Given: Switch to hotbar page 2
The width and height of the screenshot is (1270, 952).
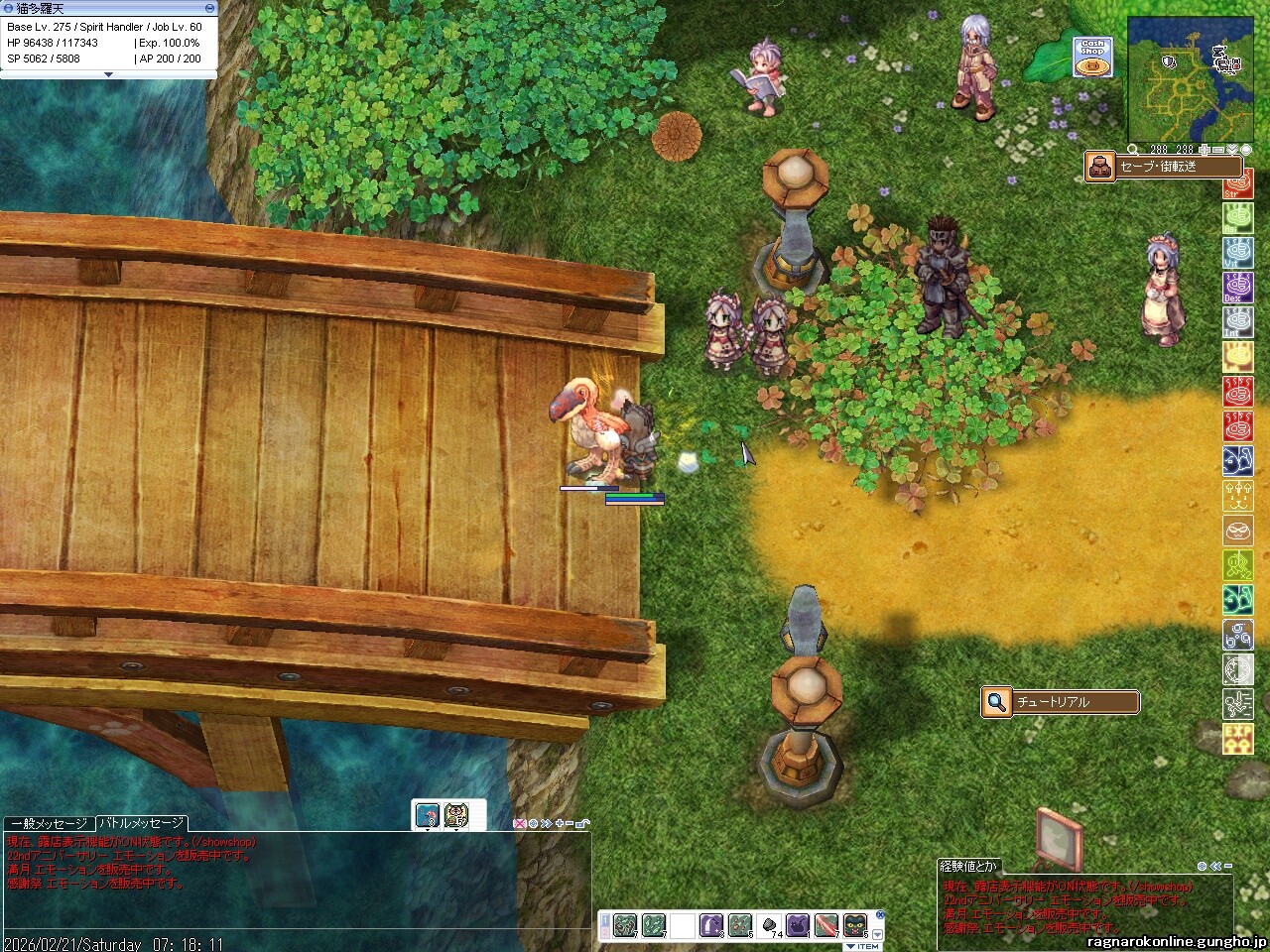Looking at the screenshot, I should click(604, 931).
